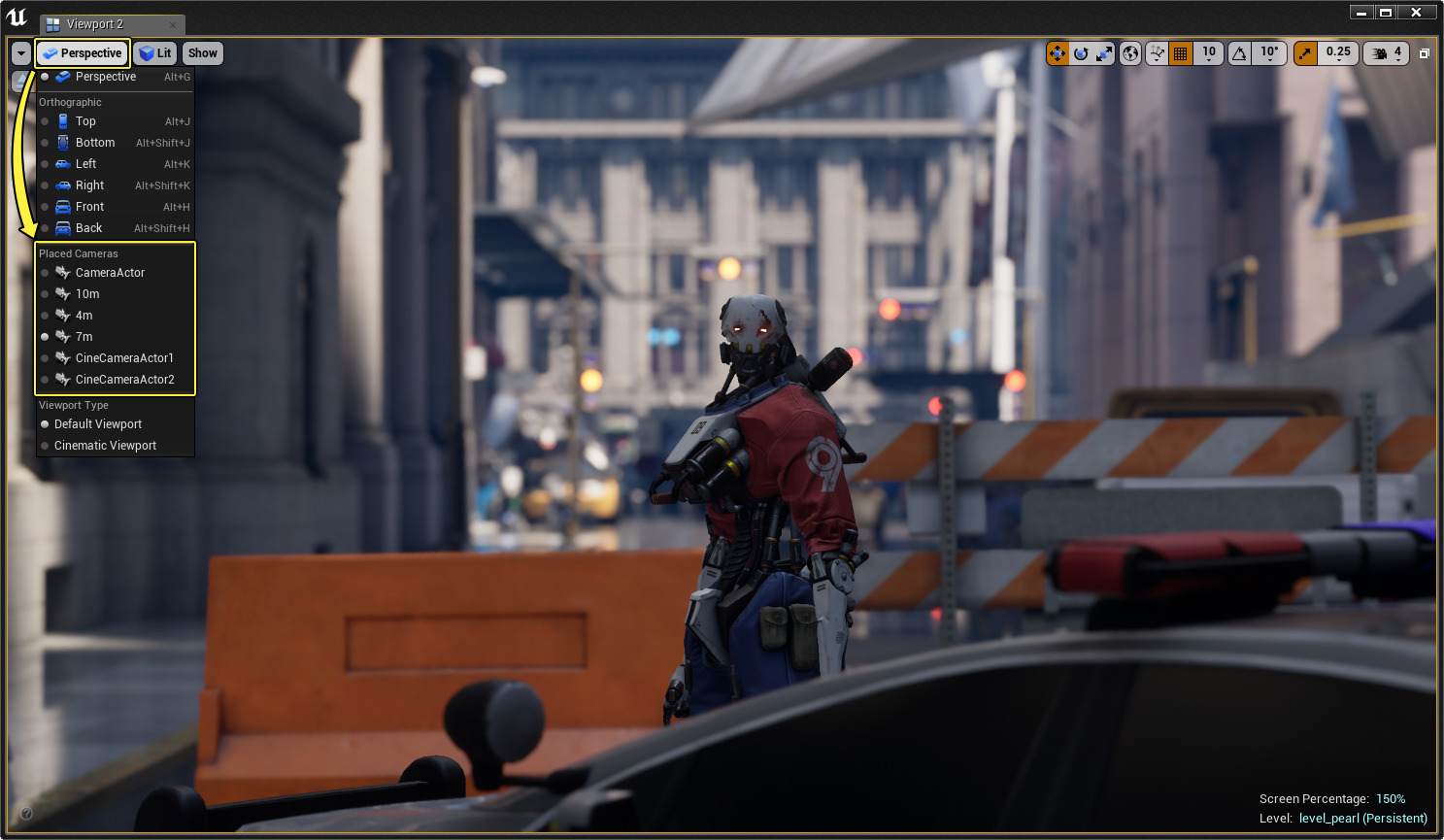Enable surface snapping icon

tap(1156, 53)
